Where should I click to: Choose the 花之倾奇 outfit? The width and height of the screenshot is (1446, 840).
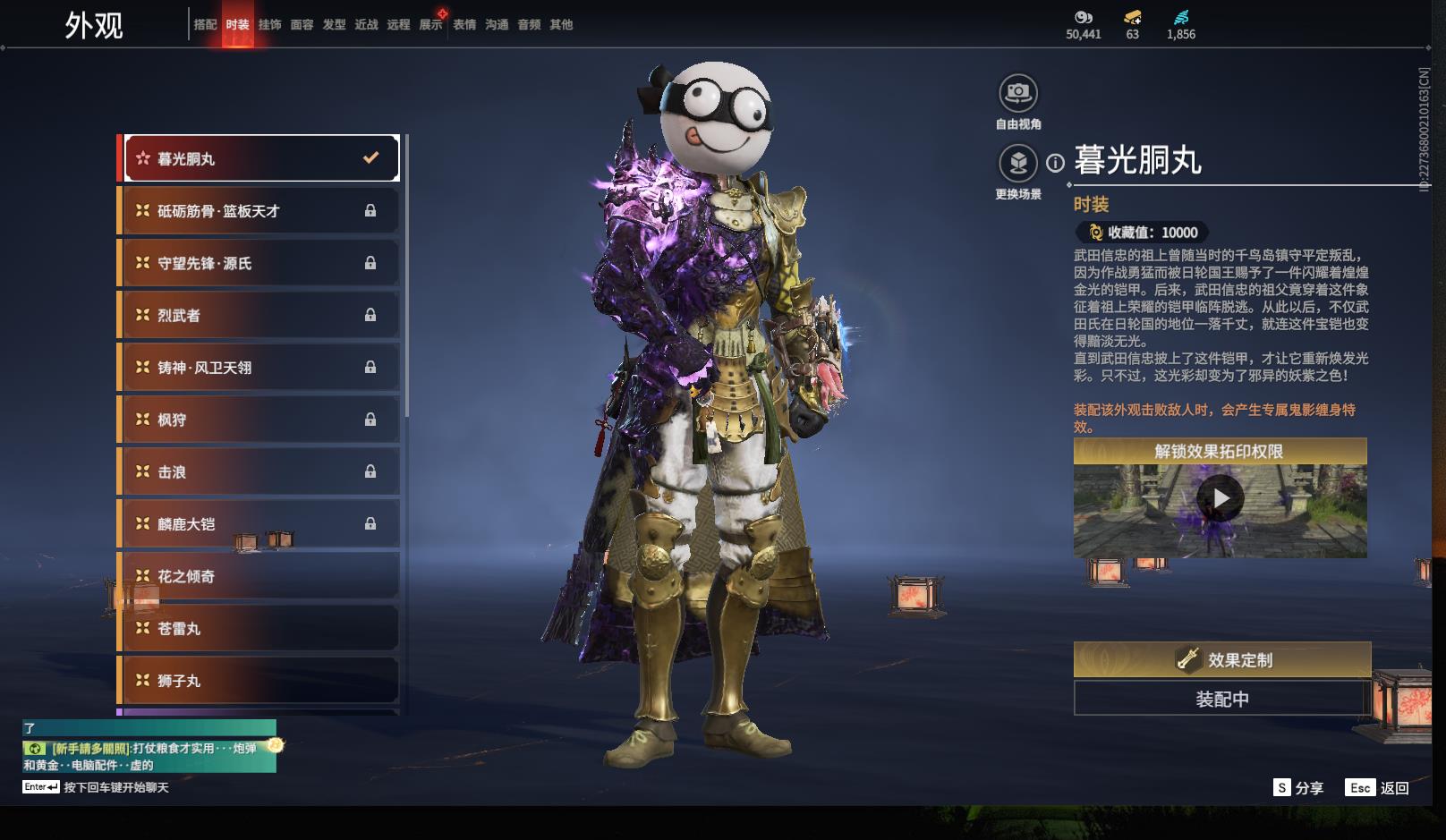tap(260, 576)
